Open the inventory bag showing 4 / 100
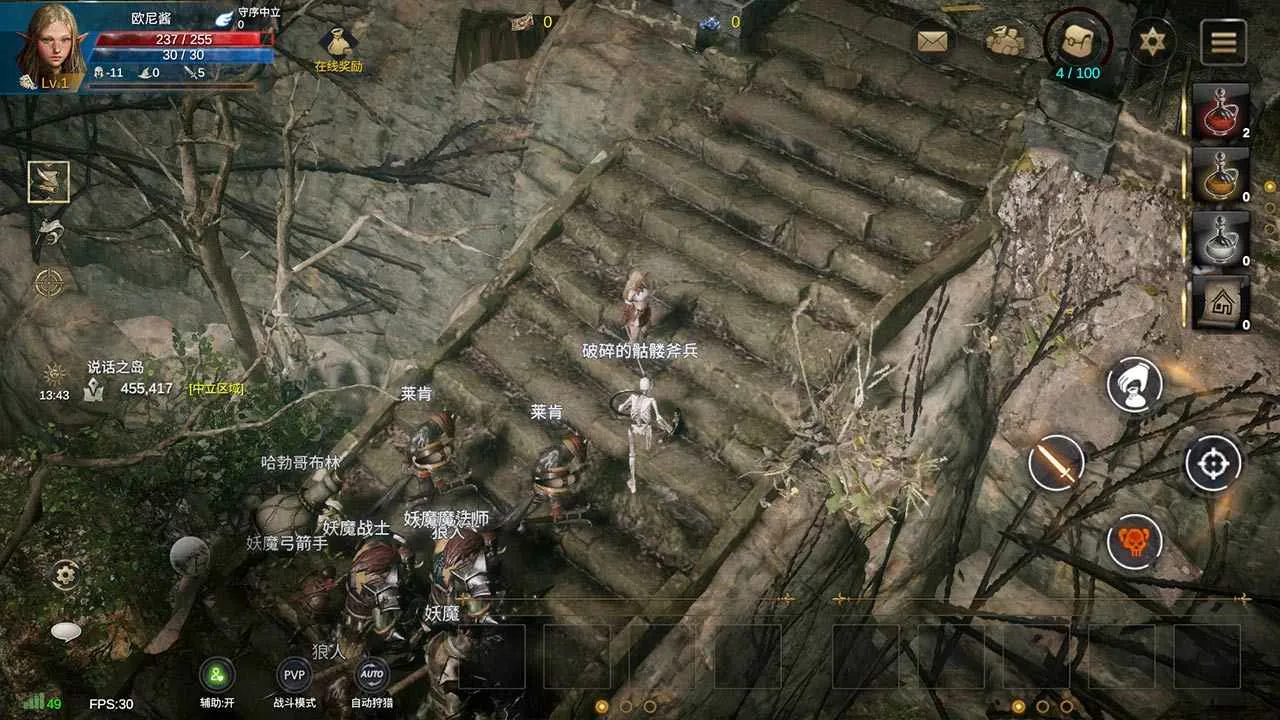1280x720 pixels. (1077, 41)
